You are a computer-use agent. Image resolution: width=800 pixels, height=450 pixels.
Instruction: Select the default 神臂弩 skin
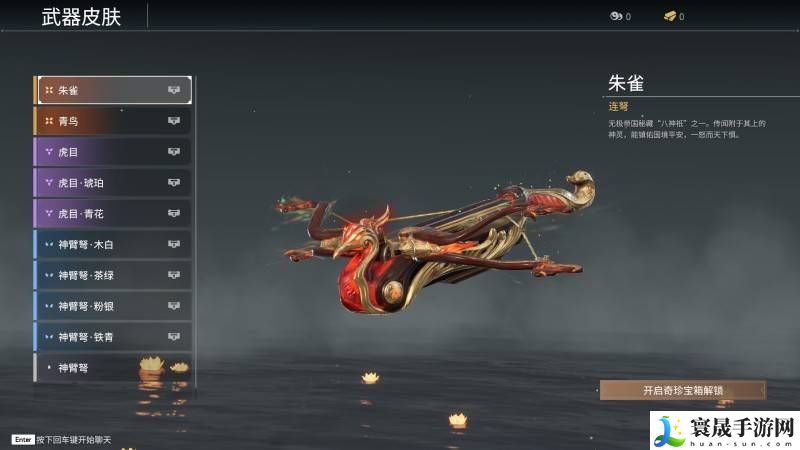click(114, 367)
